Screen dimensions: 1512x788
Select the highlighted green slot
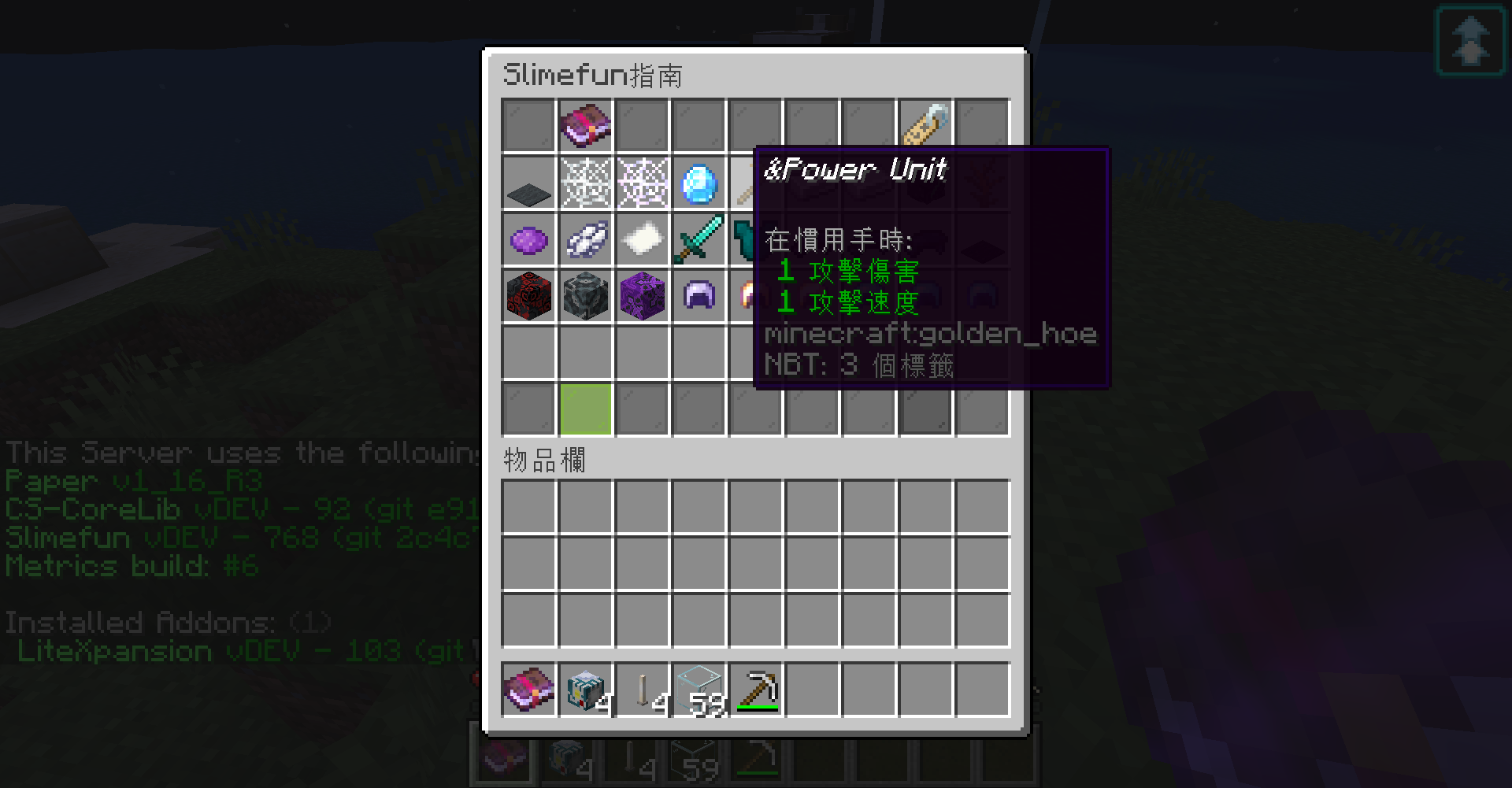584,409
